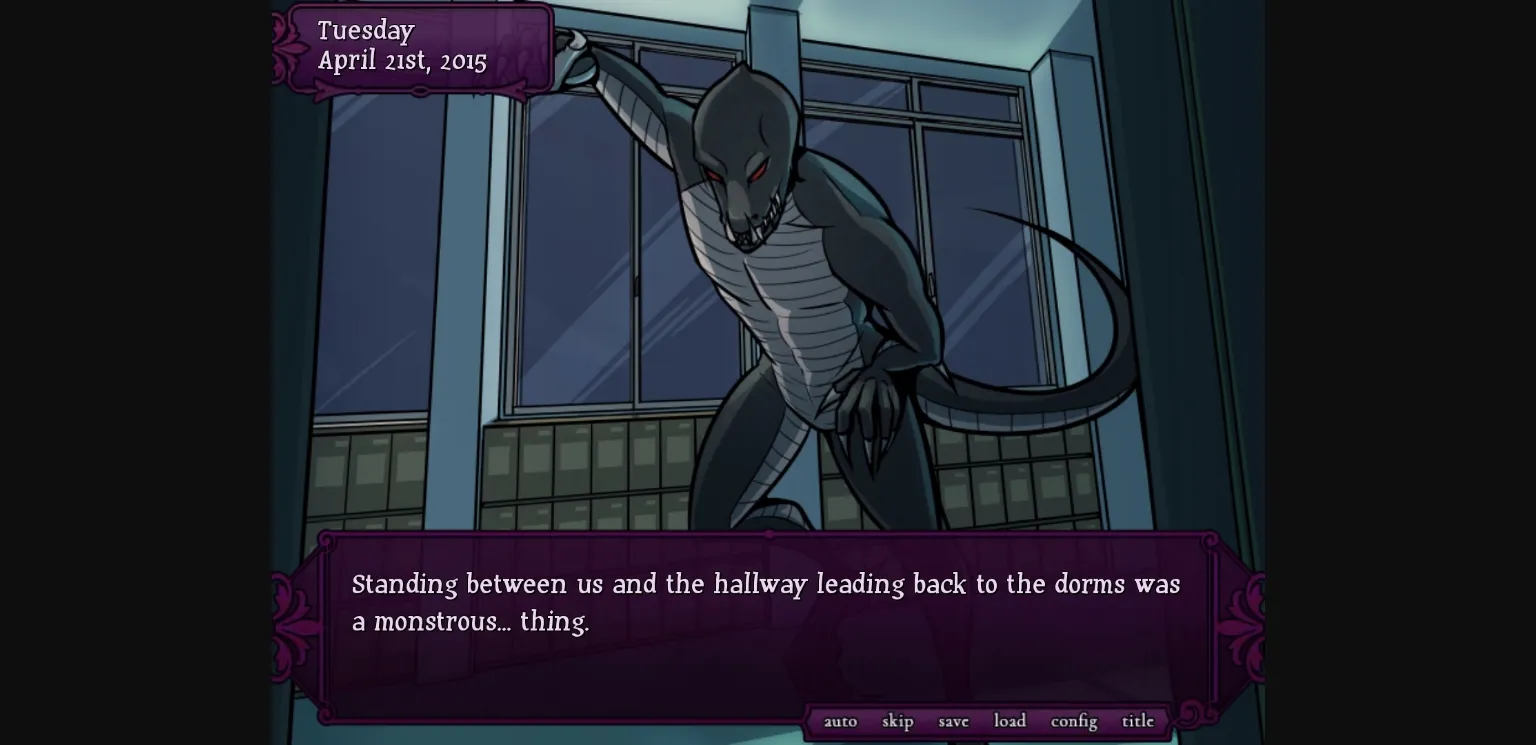Open the load screen
The image size is (1536, 745).
pyautogui.click(x=1009, y=721)
